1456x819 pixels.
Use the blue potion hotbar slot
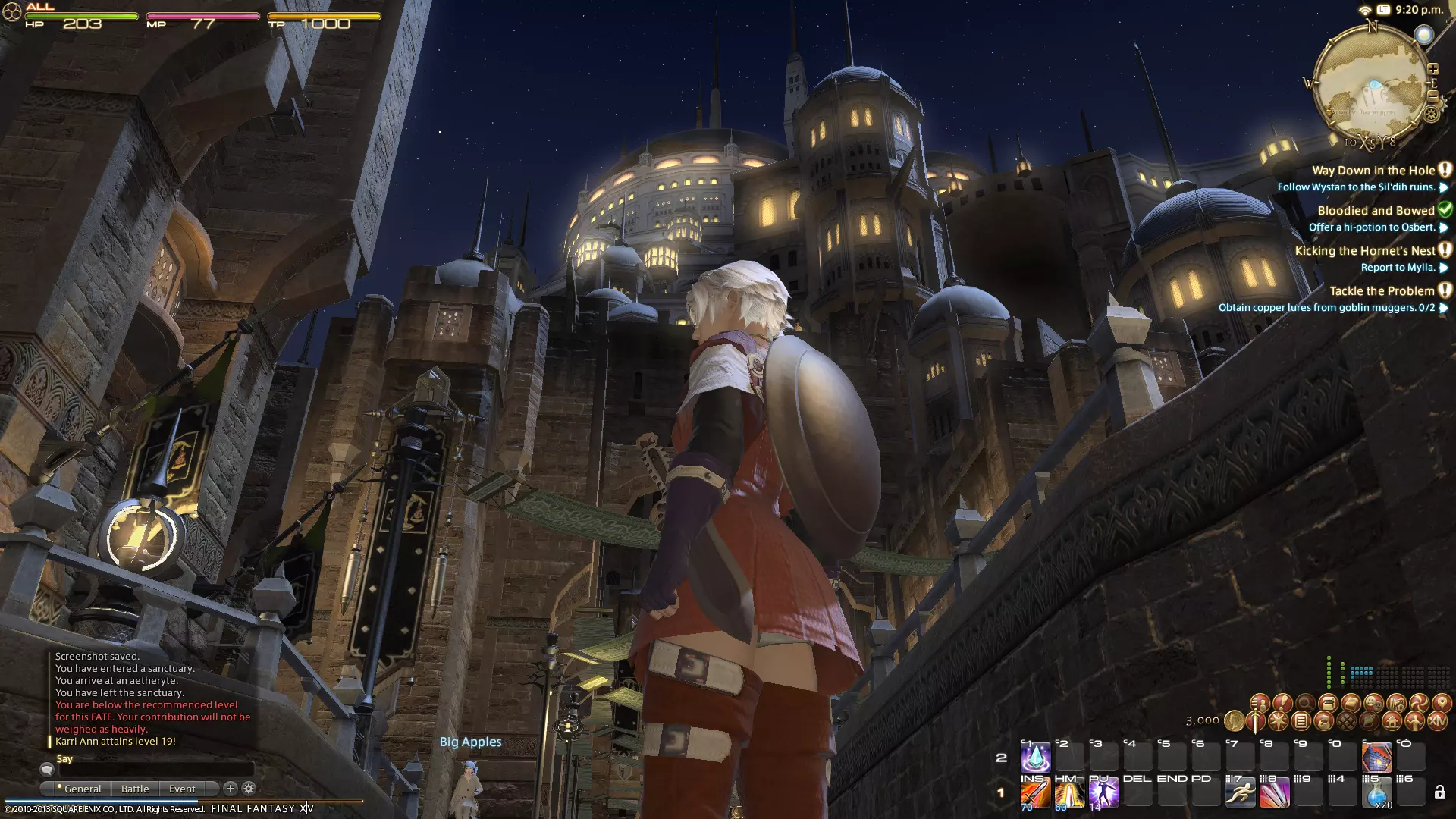pos(1376,794)
